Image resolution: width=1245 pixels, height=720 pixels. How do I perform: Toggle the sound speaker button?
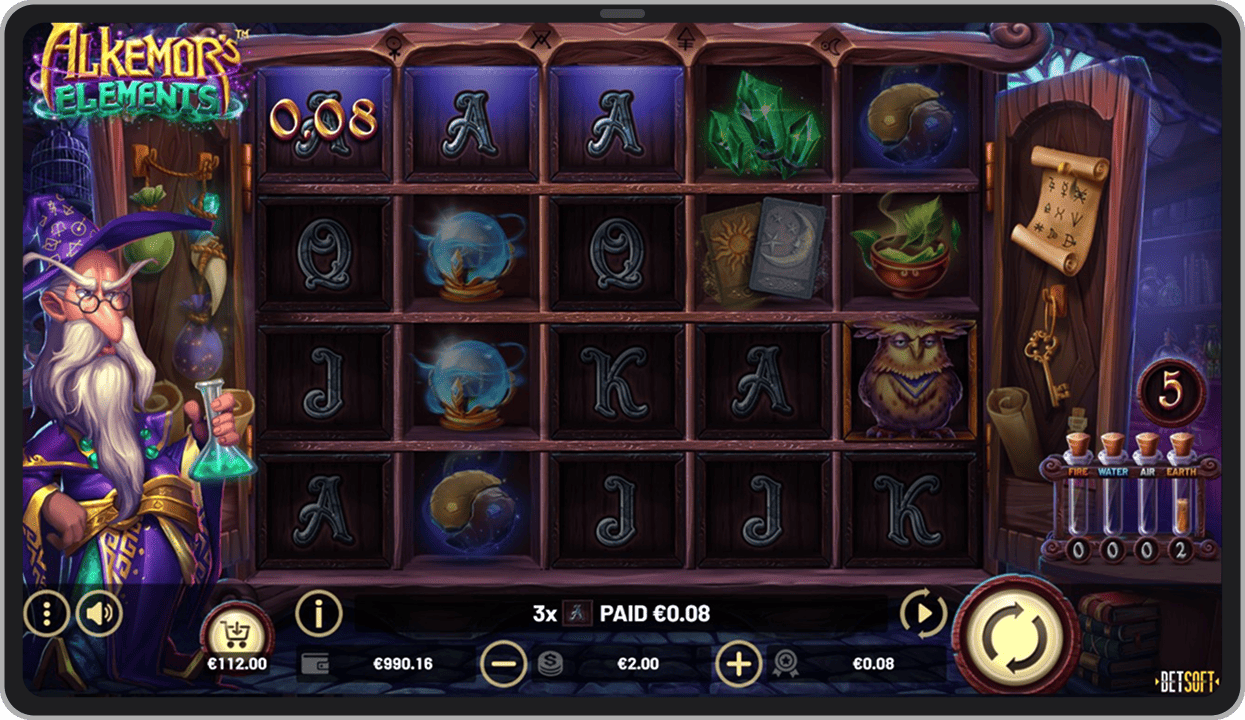[99, 614]
